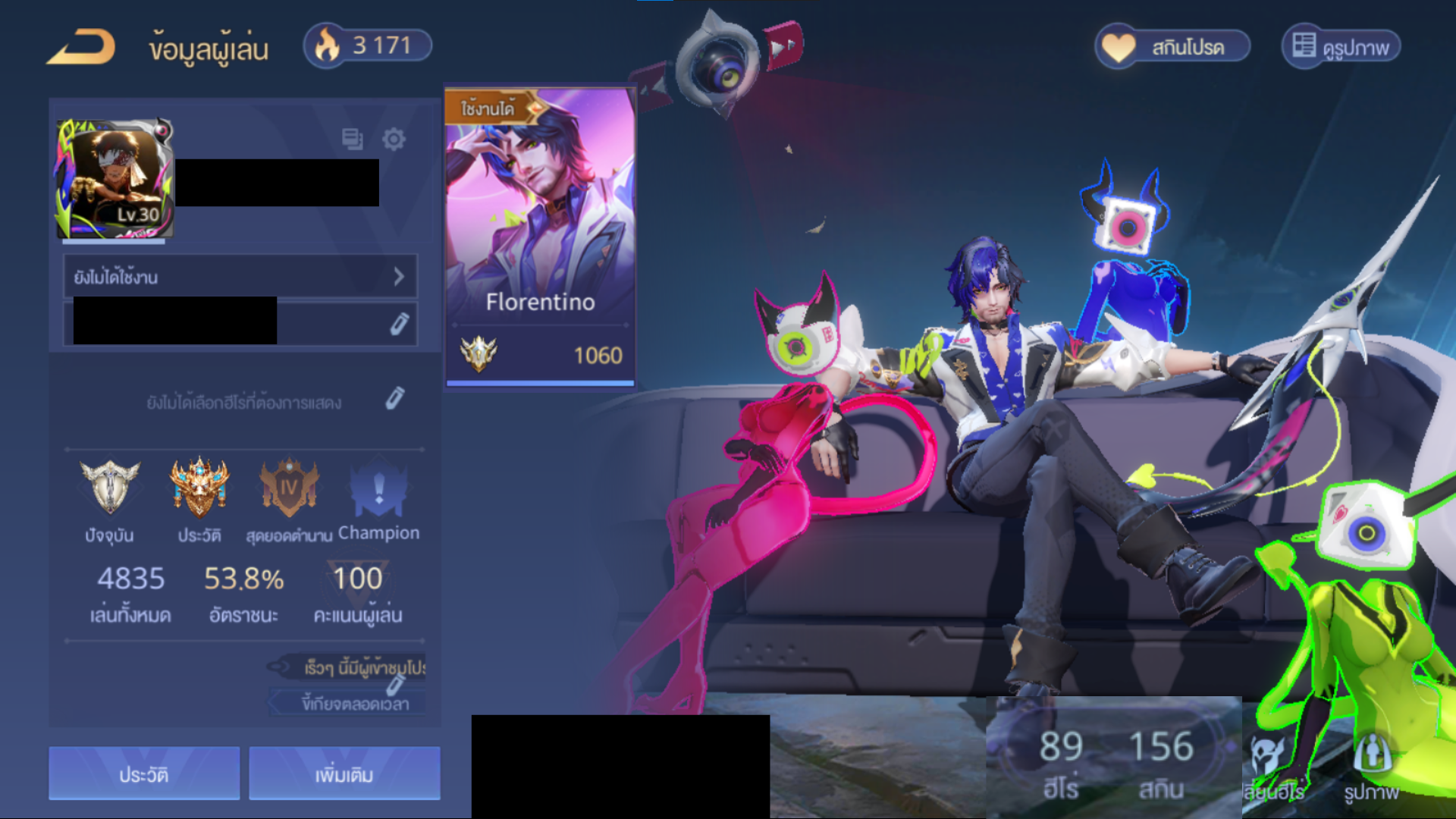
Task: Open the recent visitors tag
Action: [356, 667]
